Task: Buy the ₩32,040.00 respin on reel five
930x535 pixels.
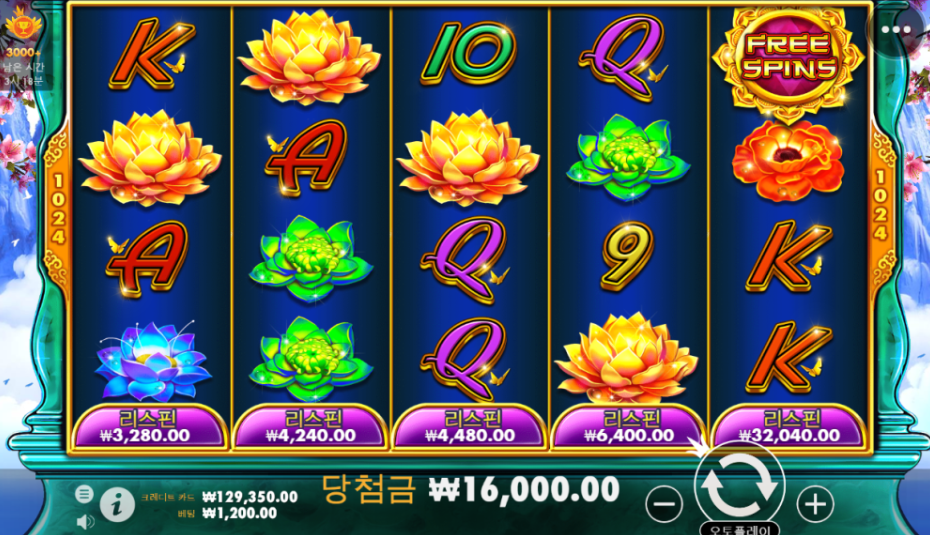Action: 790,427
